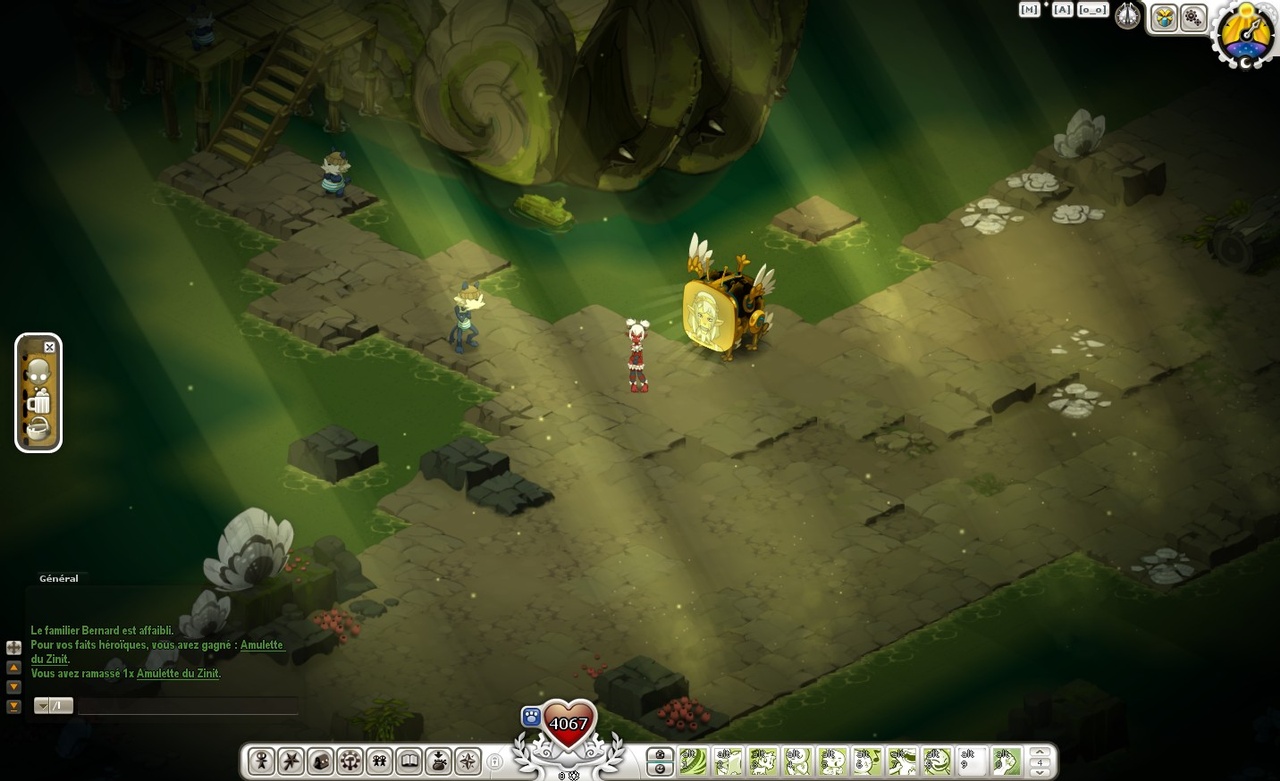Image resolution: width=1280 pixels, height=781 pixels.
Task: Expand the chat with its up scroll arrow
Action: coord(14,668)
